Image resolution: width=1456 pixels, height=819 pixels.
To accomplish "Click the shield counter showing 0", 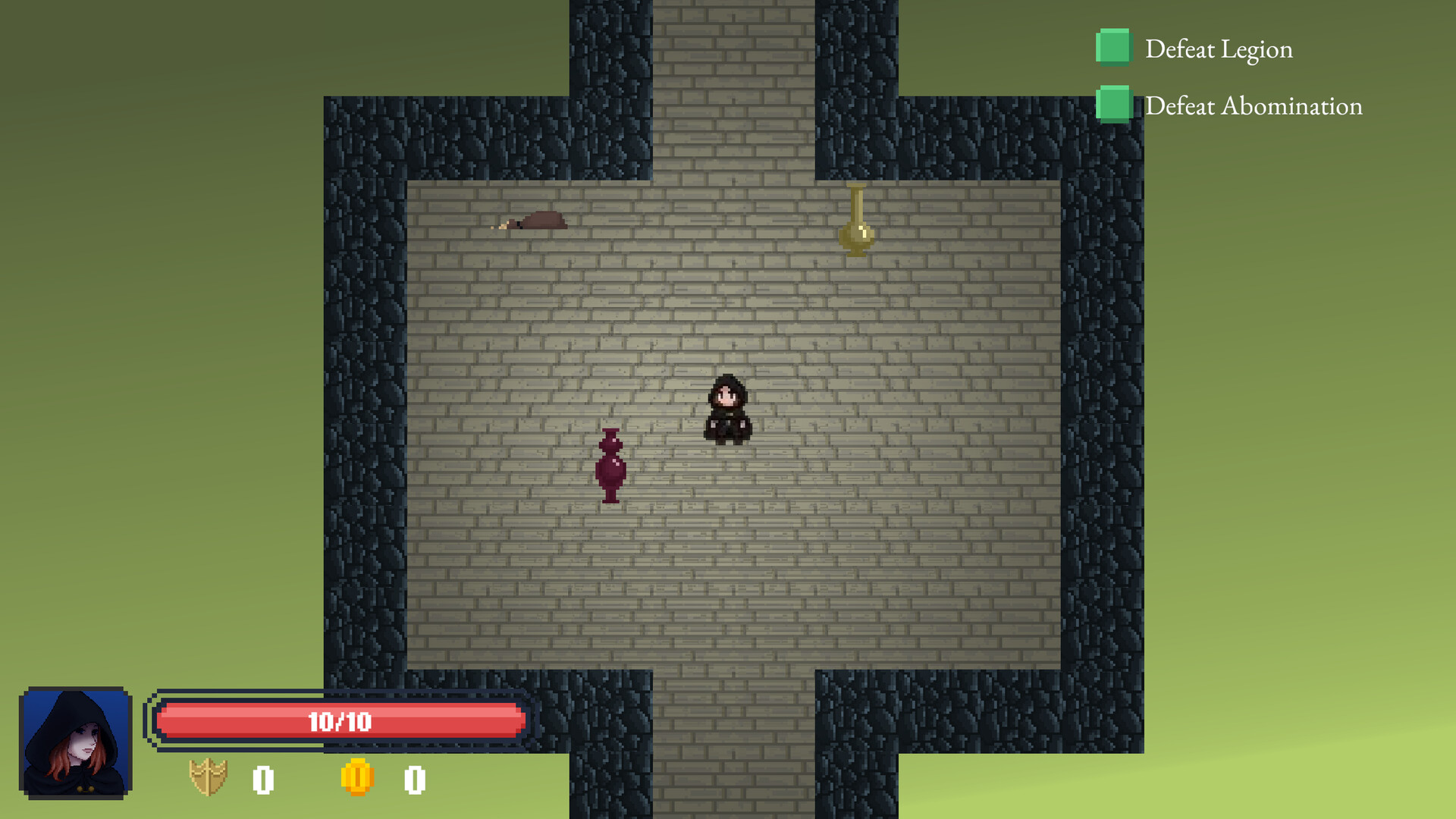I will click(262, 777).
